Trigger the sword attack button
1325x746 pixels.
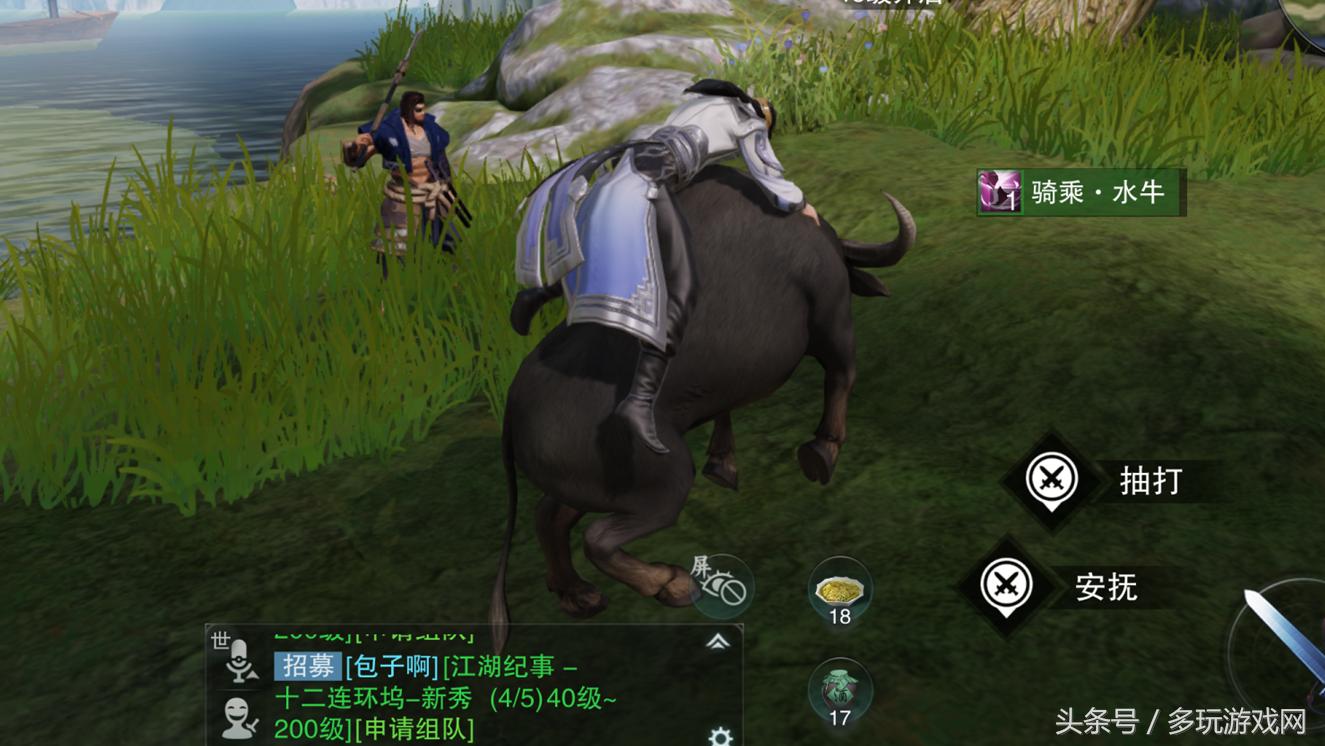pyautogui.click(x=1285, y=640)
